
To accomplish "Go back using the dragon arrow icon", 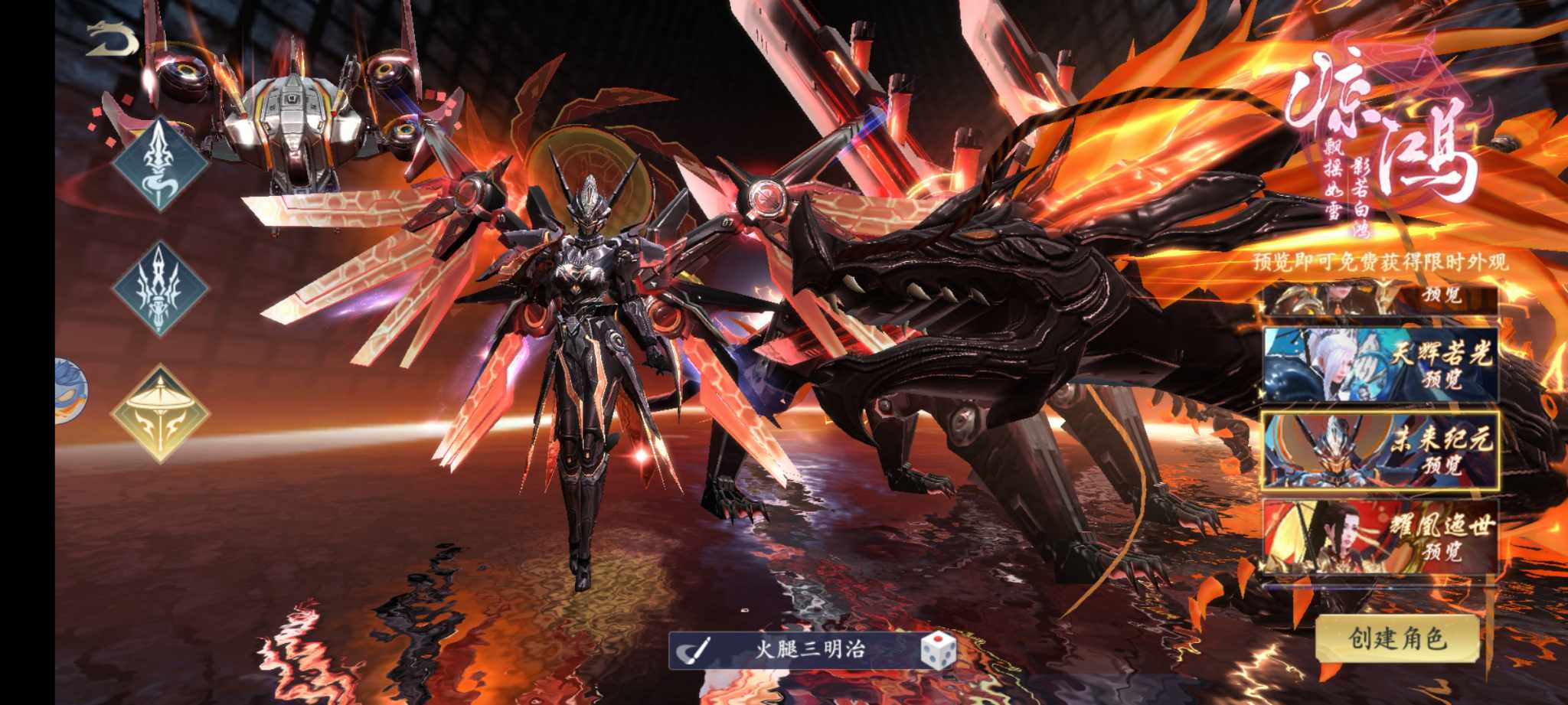I will pyautogui.click(x=111, y=40).
